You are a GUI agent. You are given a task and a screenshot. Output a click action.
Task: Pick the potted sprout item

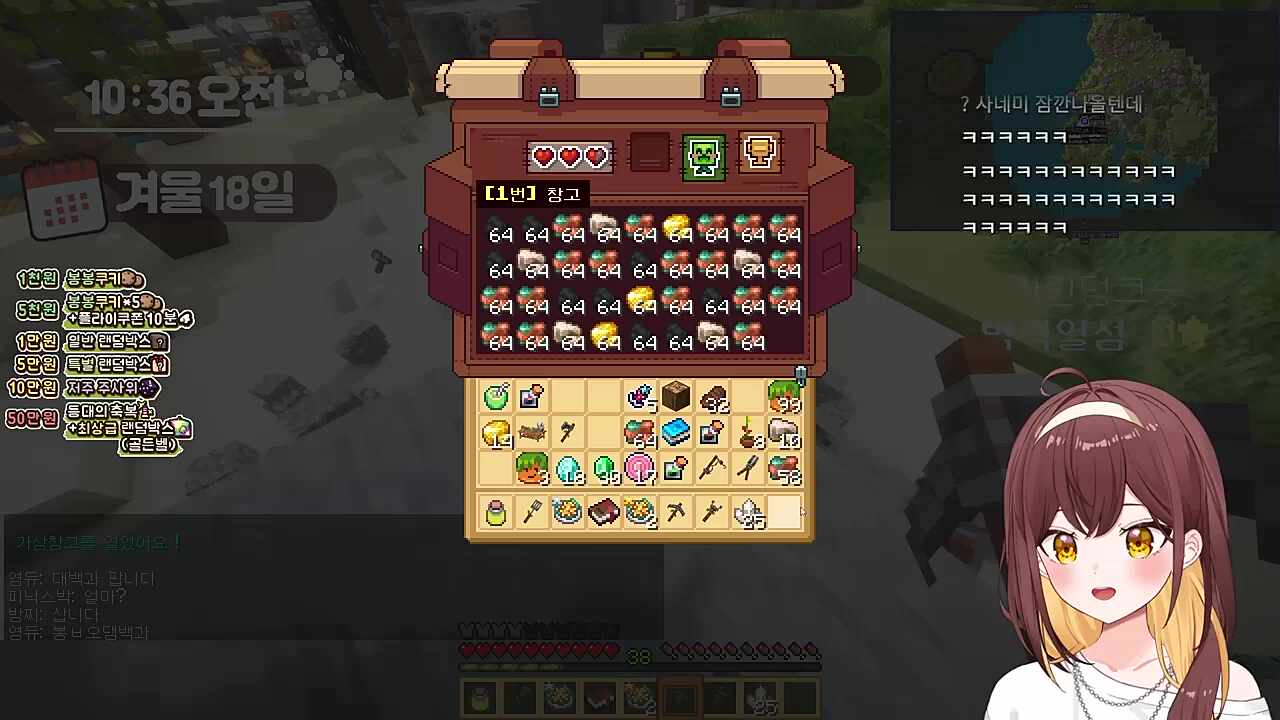747,433
